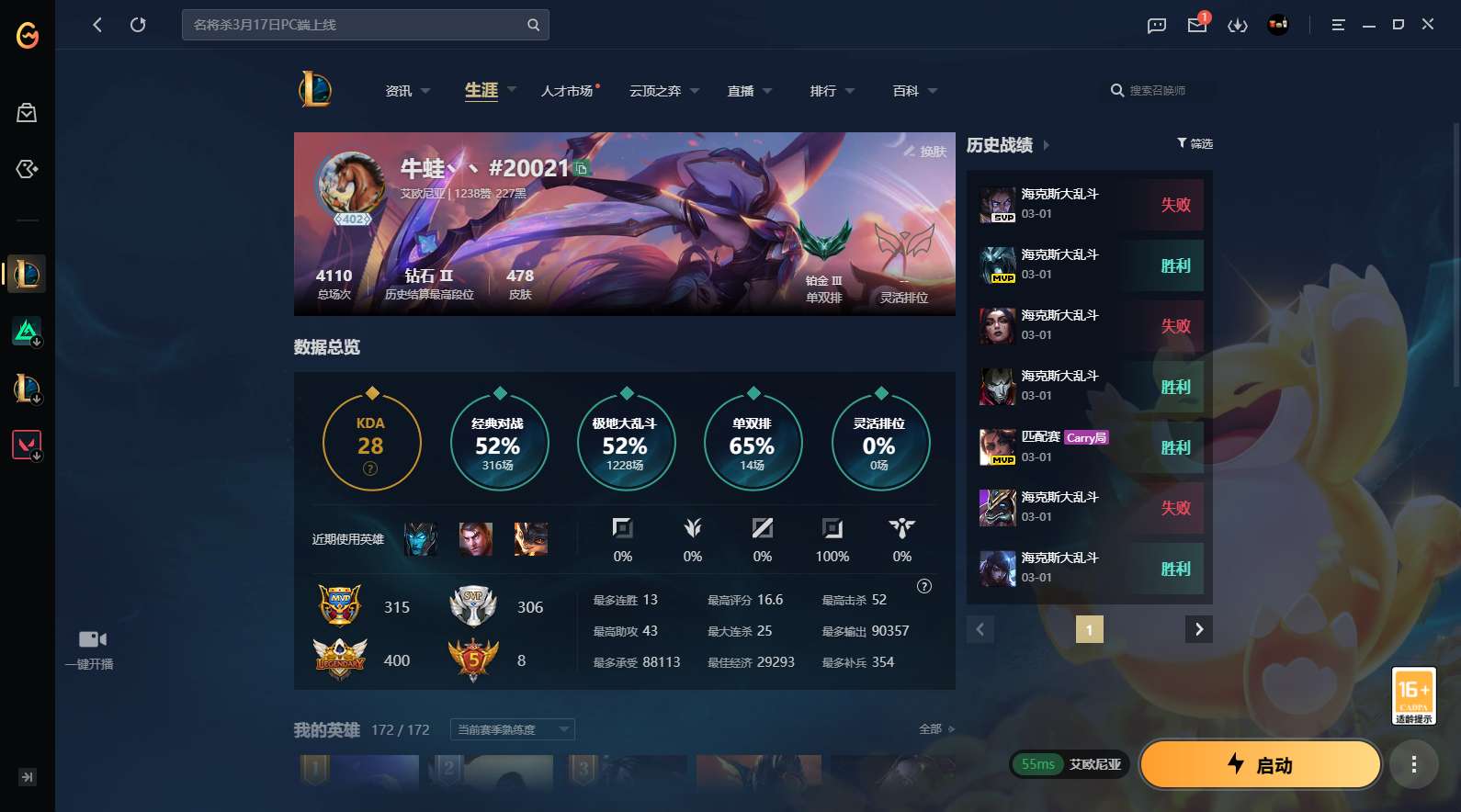Select the League of Legends icon in sidebar
1461x812 pixels.
pos(27,275)
